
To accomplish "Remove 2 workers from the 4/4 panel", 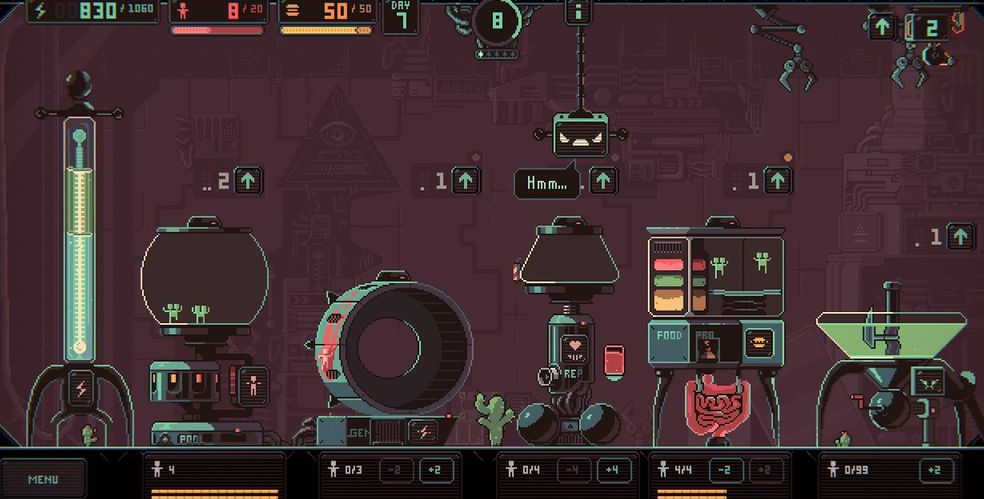I will click(x=726, y=470).
